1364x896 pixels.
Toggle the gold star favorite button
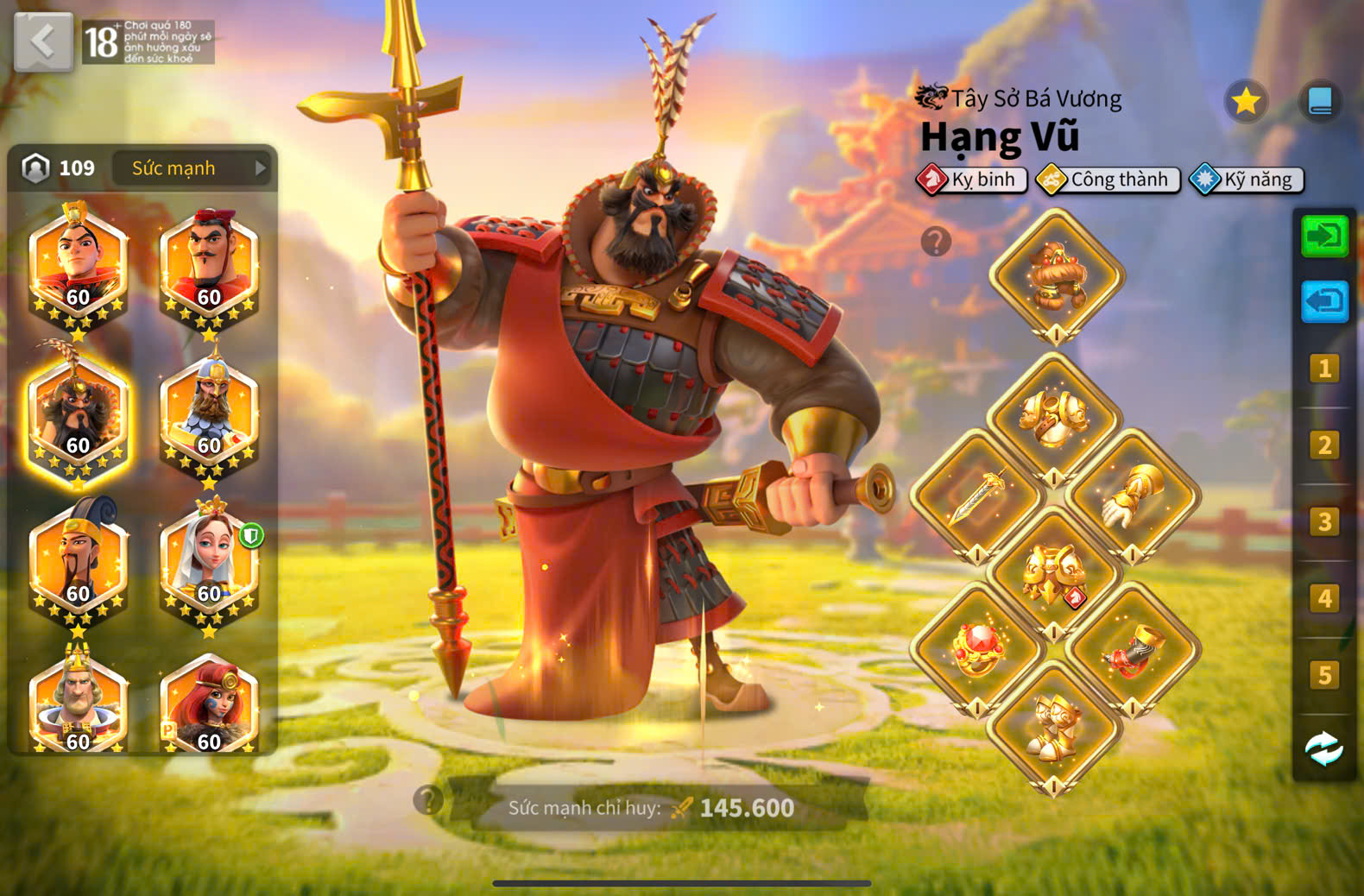pyautogui.click(x=1246, y=102)
